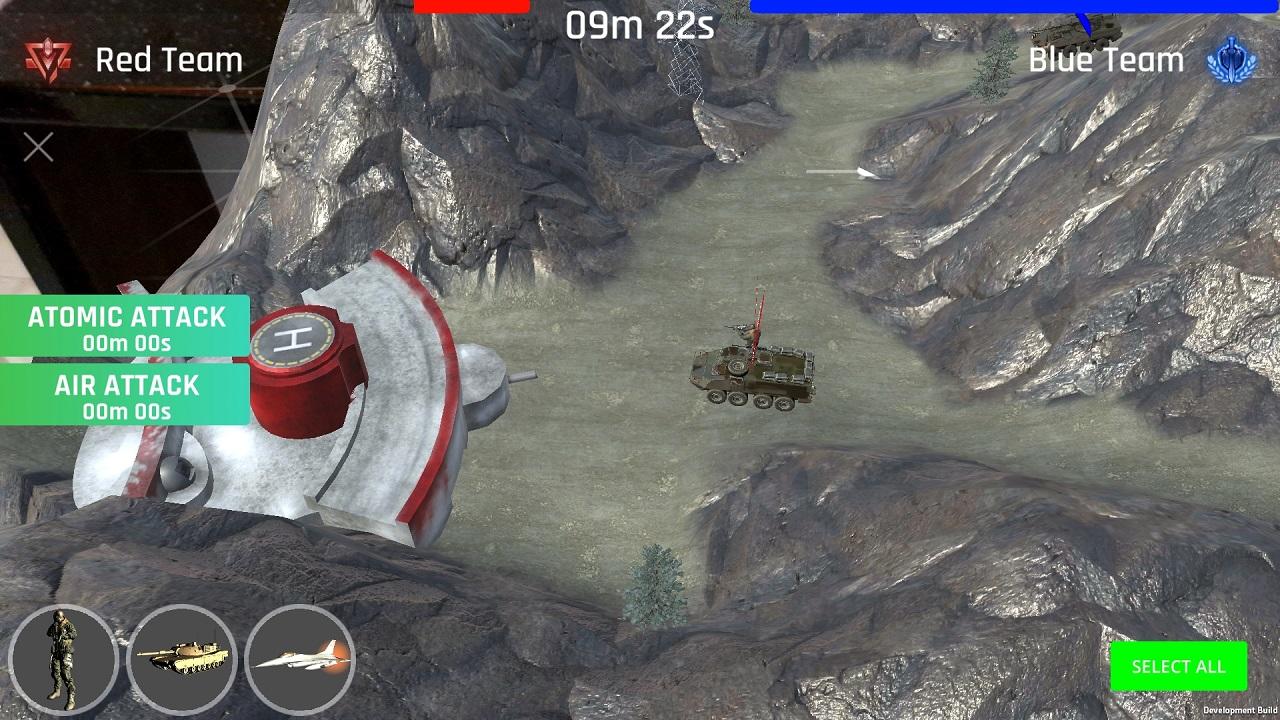Select the infantry soldier unit icon
The image size is (1280, 720).
[62, 660]
